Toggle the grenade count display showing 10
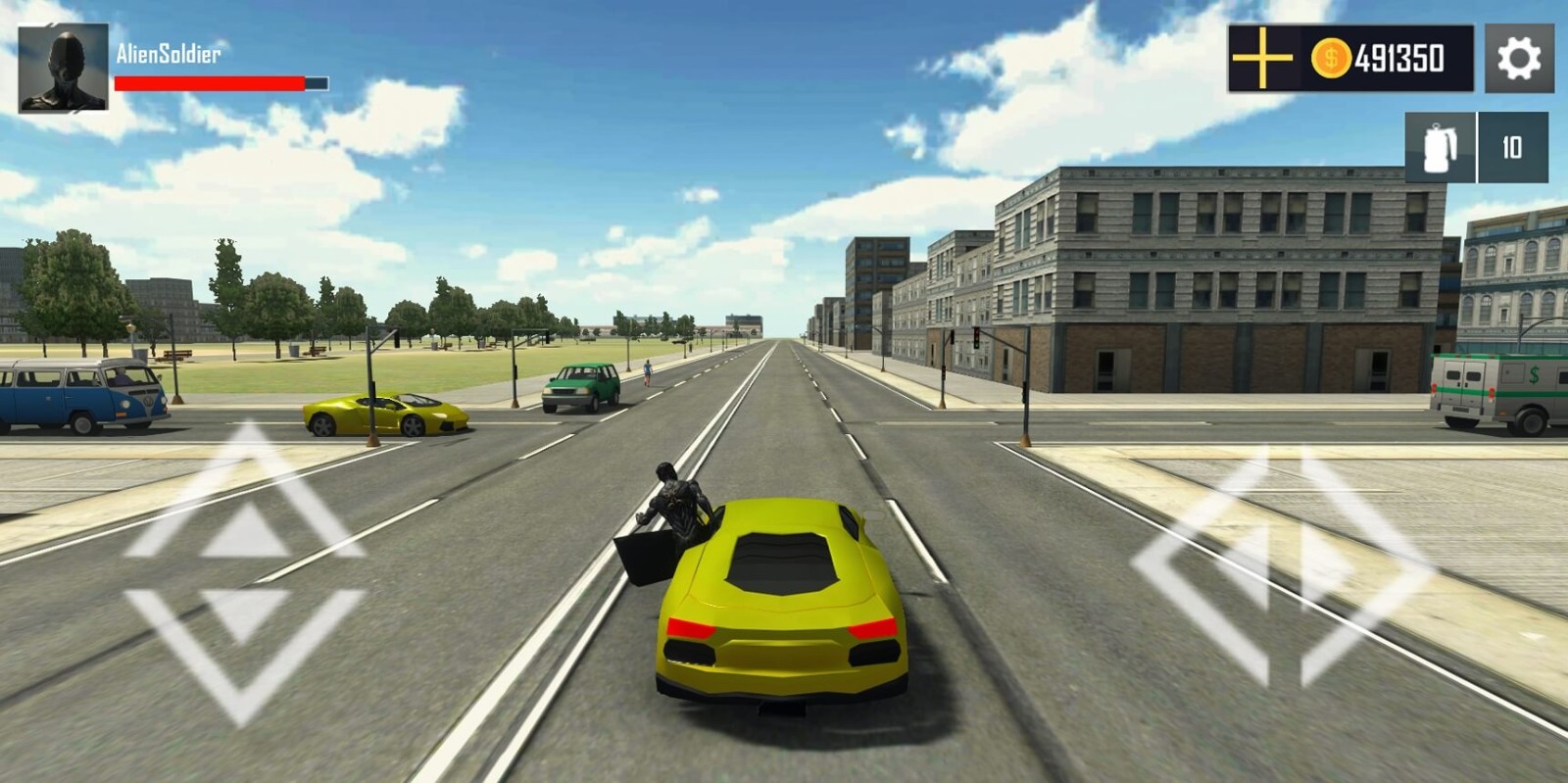Image resolution: width=1568 pixels, height=783 pixels. pyautogui.click(x=1510, y=148)
